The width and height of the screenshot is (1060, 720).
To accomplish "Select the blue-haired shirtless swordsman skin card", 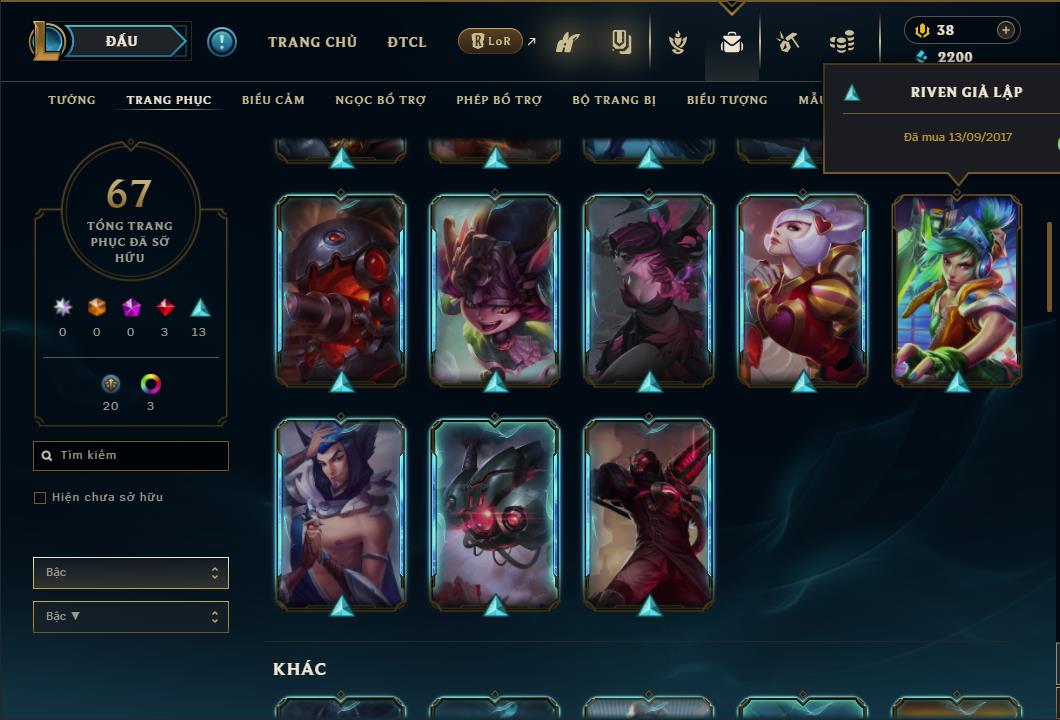I will pos(341,513).
